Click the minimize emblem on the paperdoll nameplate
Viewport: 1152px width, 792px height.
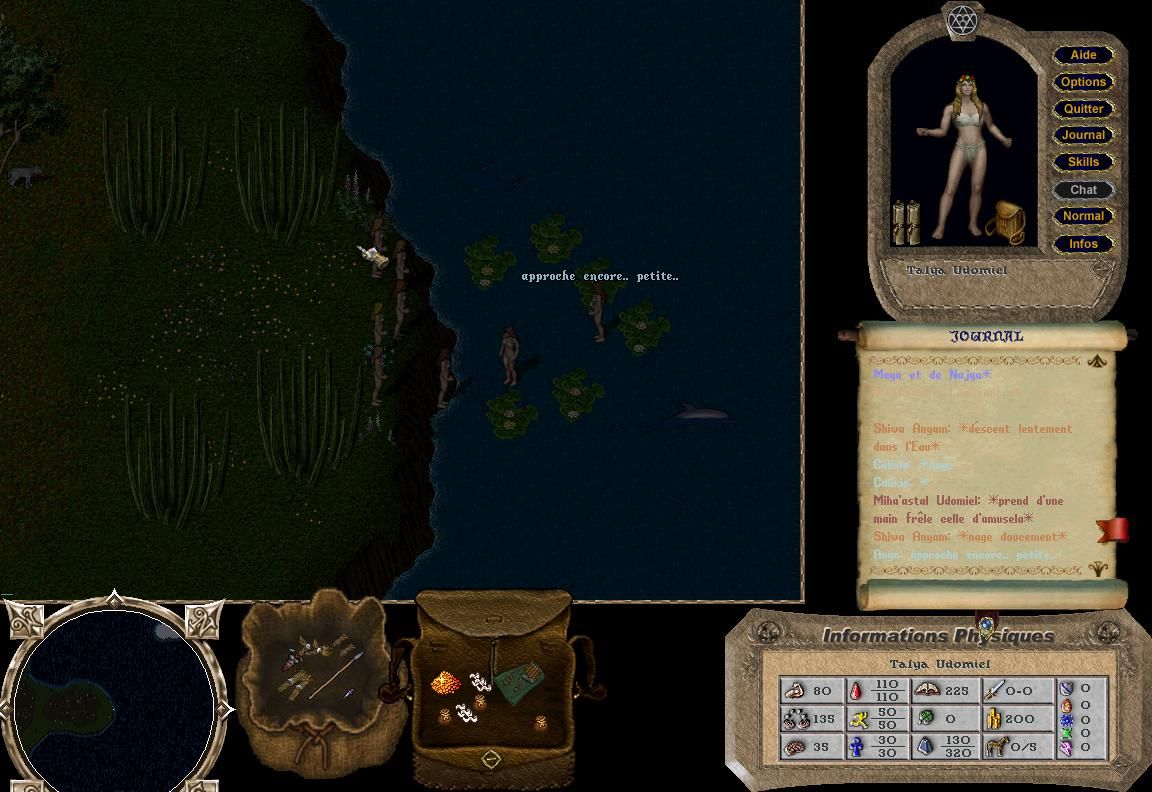point(1102,269)
